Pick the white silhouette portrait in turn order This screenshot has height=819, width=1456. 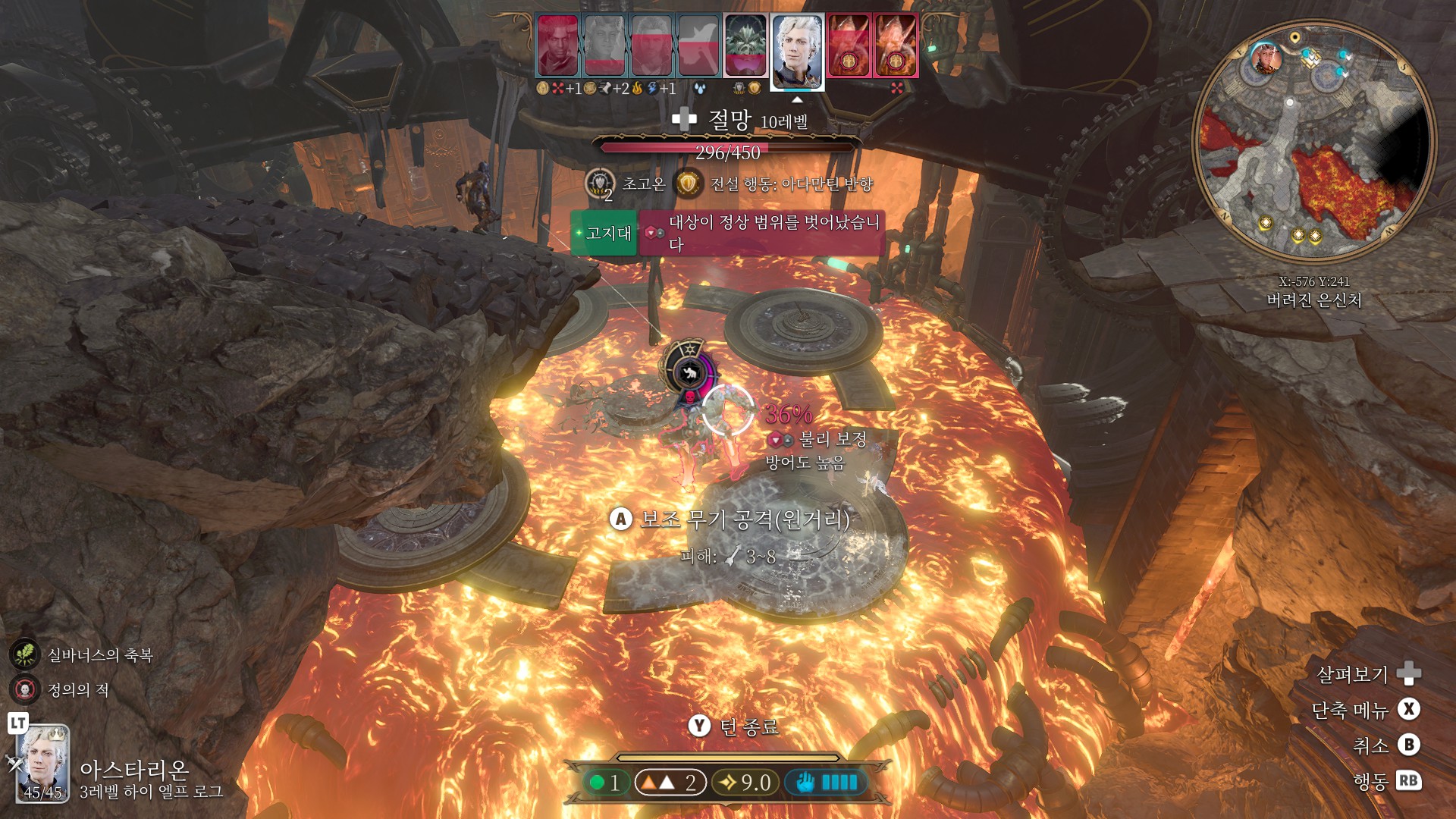click(x=698, y=45)
